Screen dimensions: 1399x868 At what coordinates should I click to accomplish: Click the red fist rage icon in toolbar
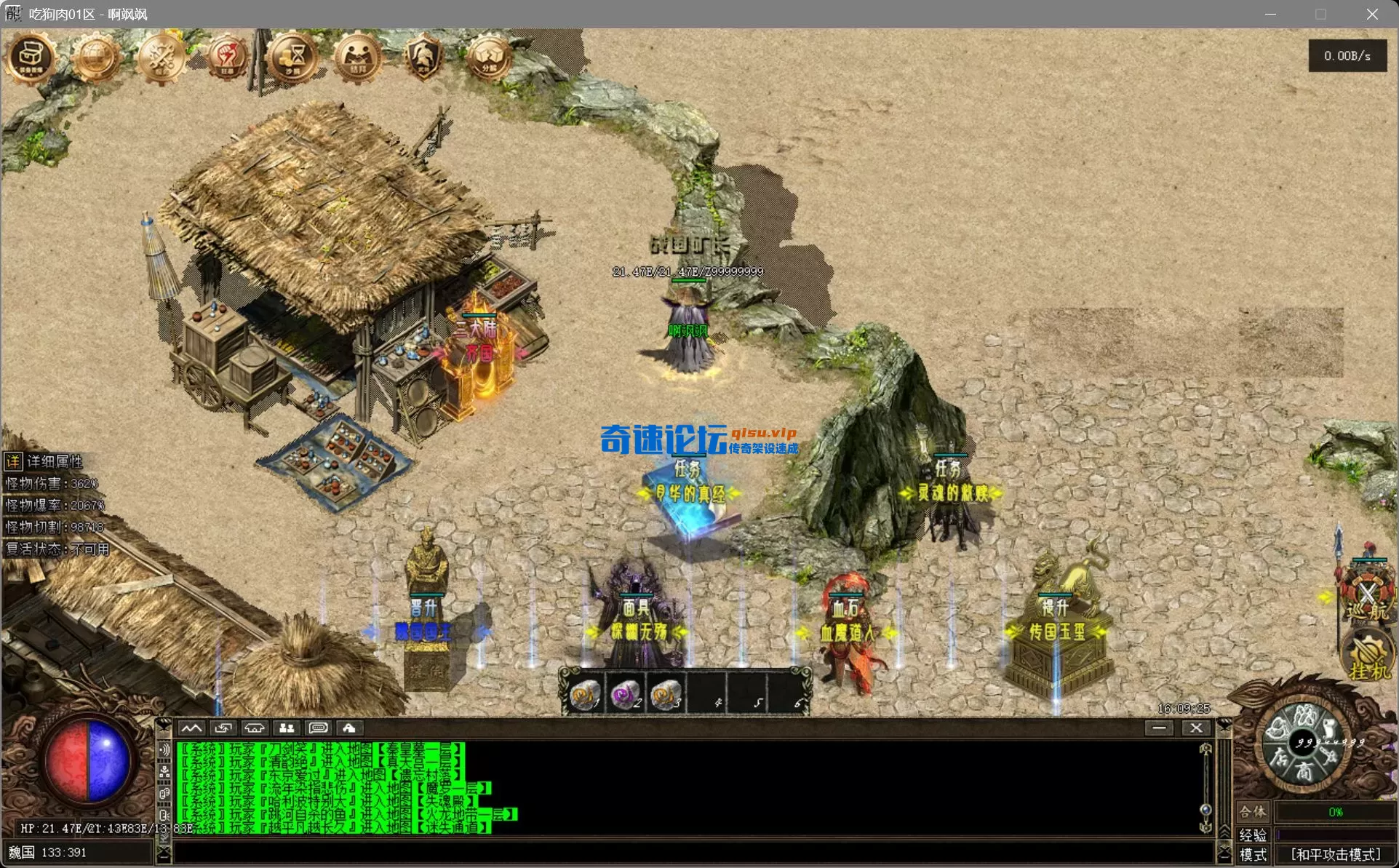tap(226, 58)
